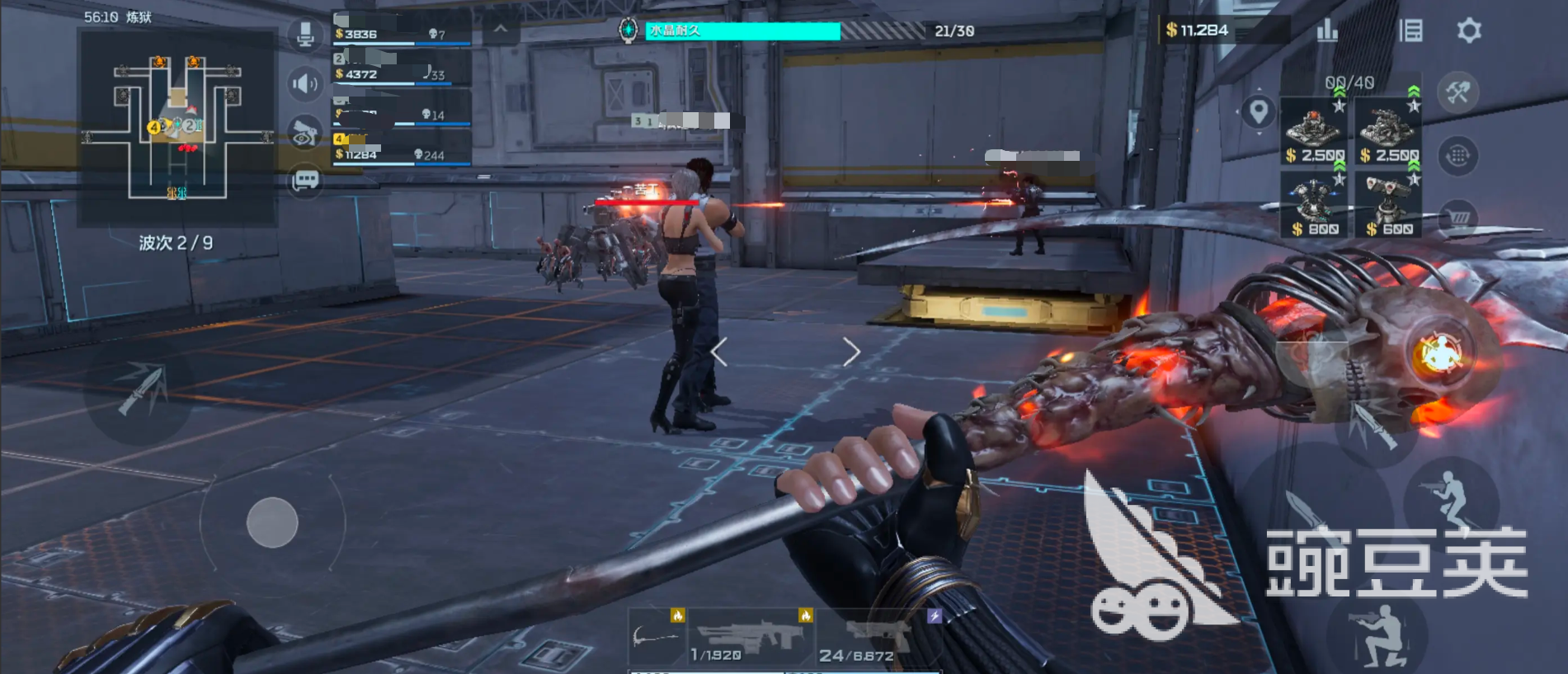The image size is (1568, 674).
Task: Tap the hammer and shovel build button
Action: pyautogui.click(x=1457, y=92)
